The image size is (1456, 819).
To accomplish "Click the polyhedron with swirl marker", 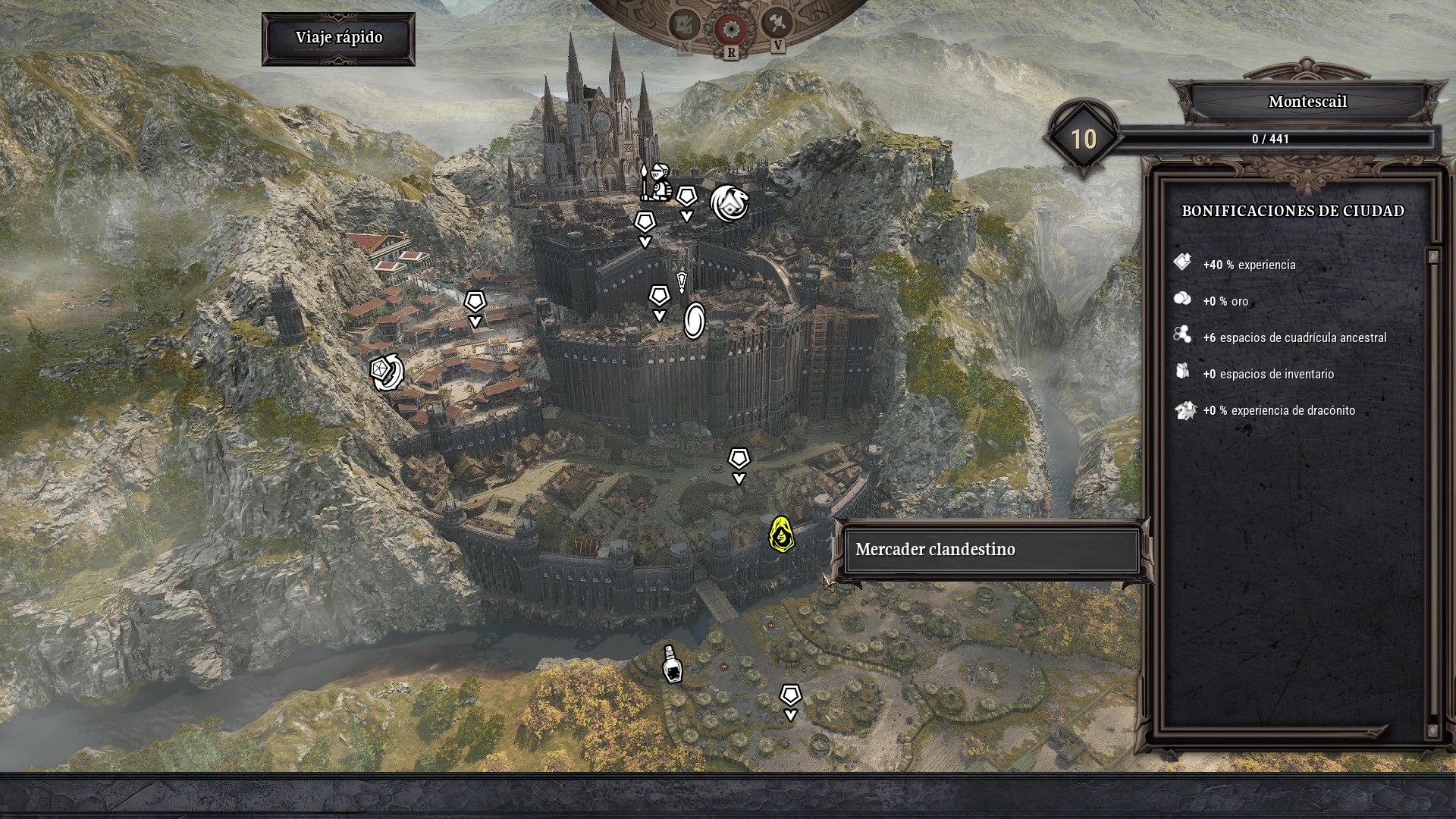I will [387, 372].
